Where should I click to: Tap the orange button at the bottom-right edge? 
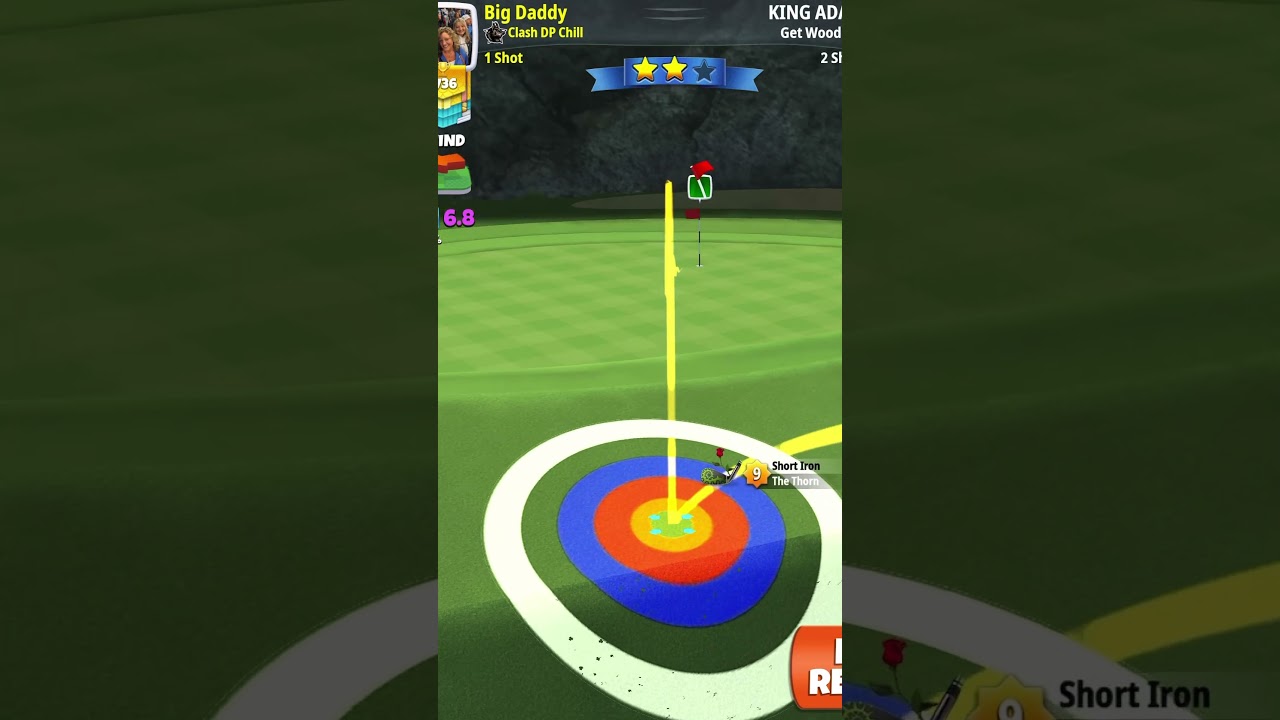(819, 668)
